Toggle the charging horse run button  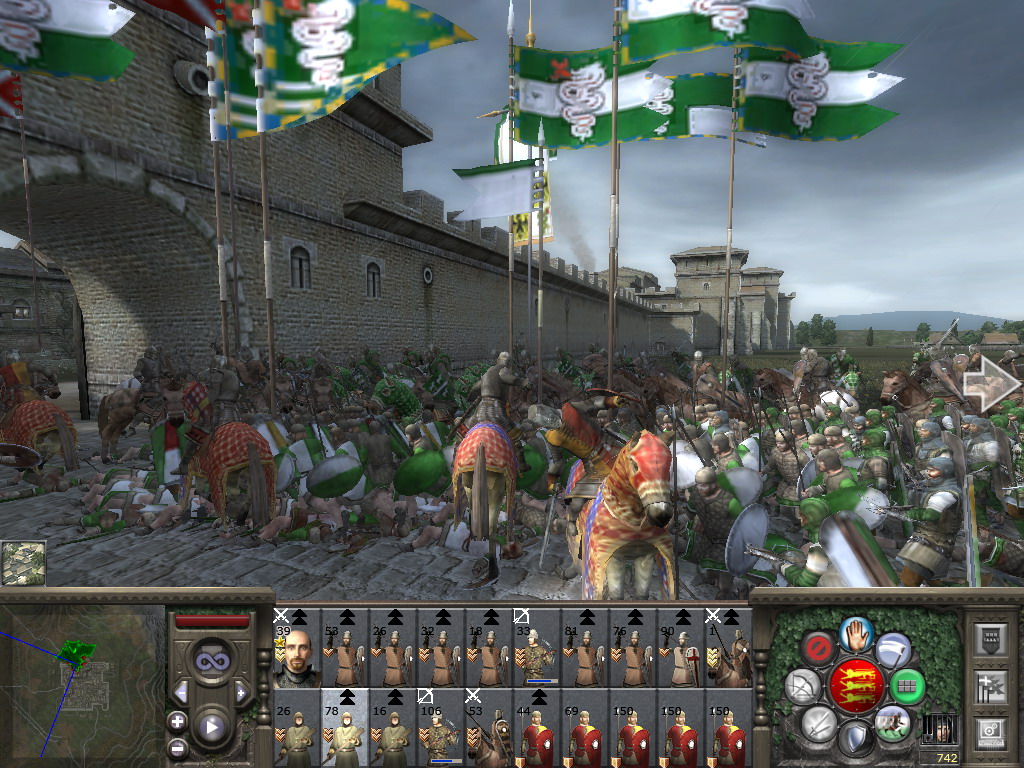click(x=892, y=722)
